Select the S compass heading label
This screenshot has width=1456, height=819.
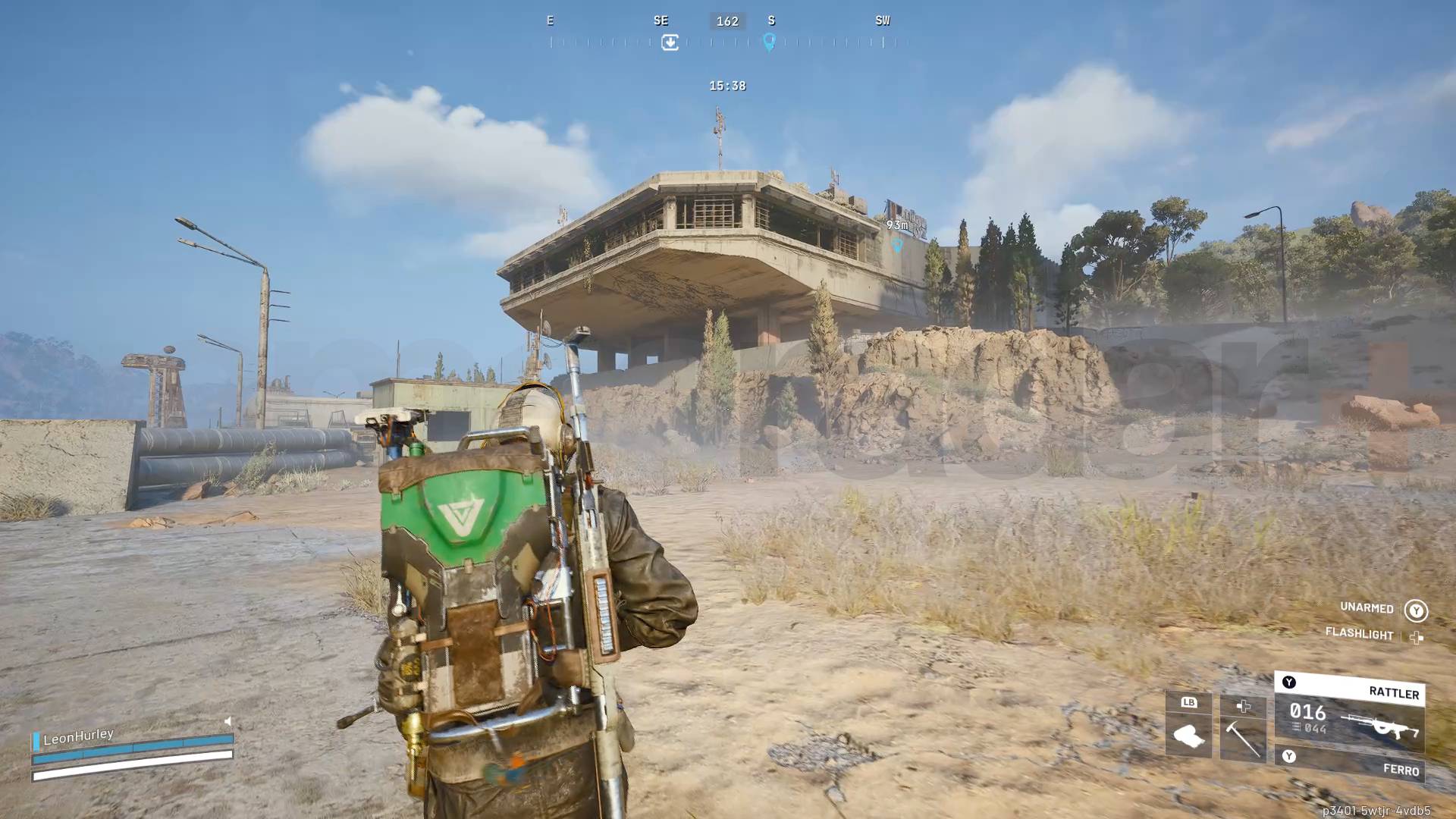771,20
